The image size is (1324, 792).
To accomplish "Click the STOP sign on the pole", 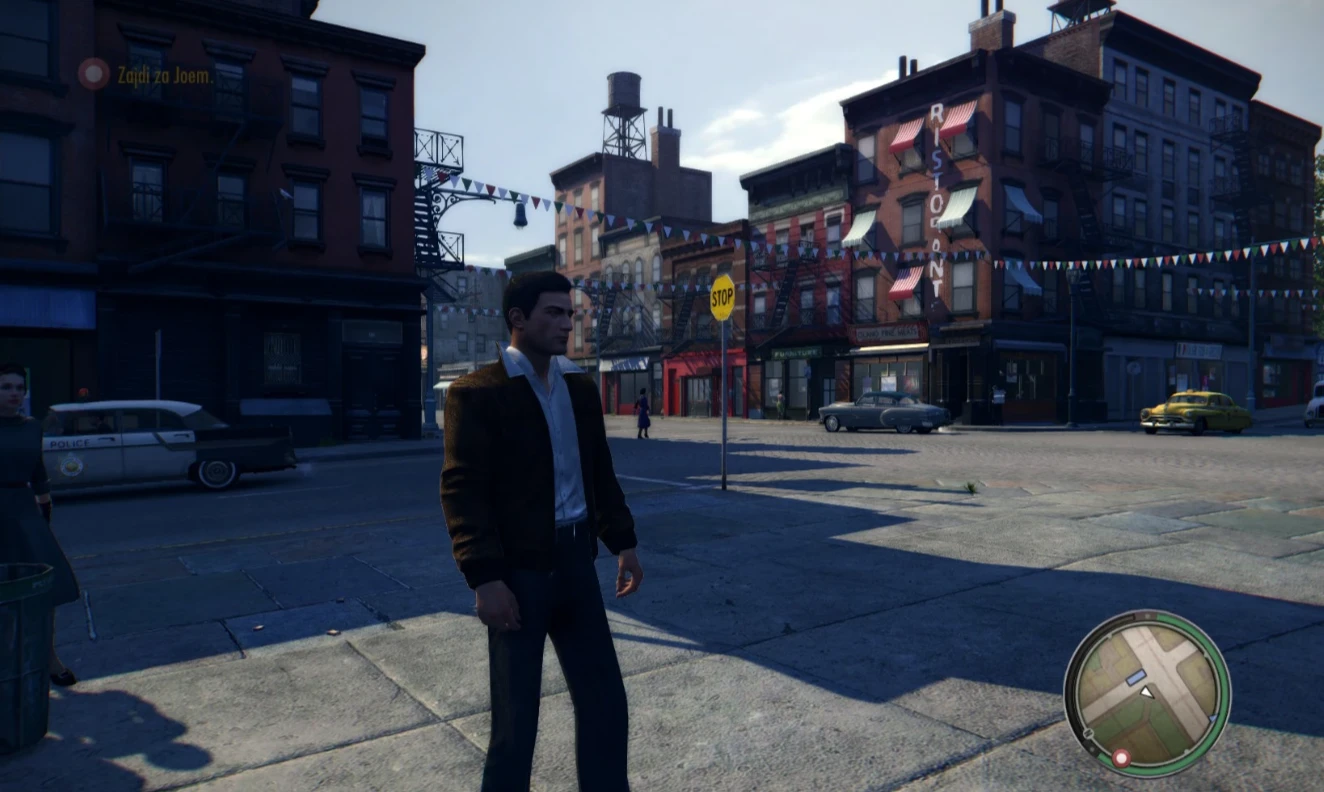I will pos(722,295).
